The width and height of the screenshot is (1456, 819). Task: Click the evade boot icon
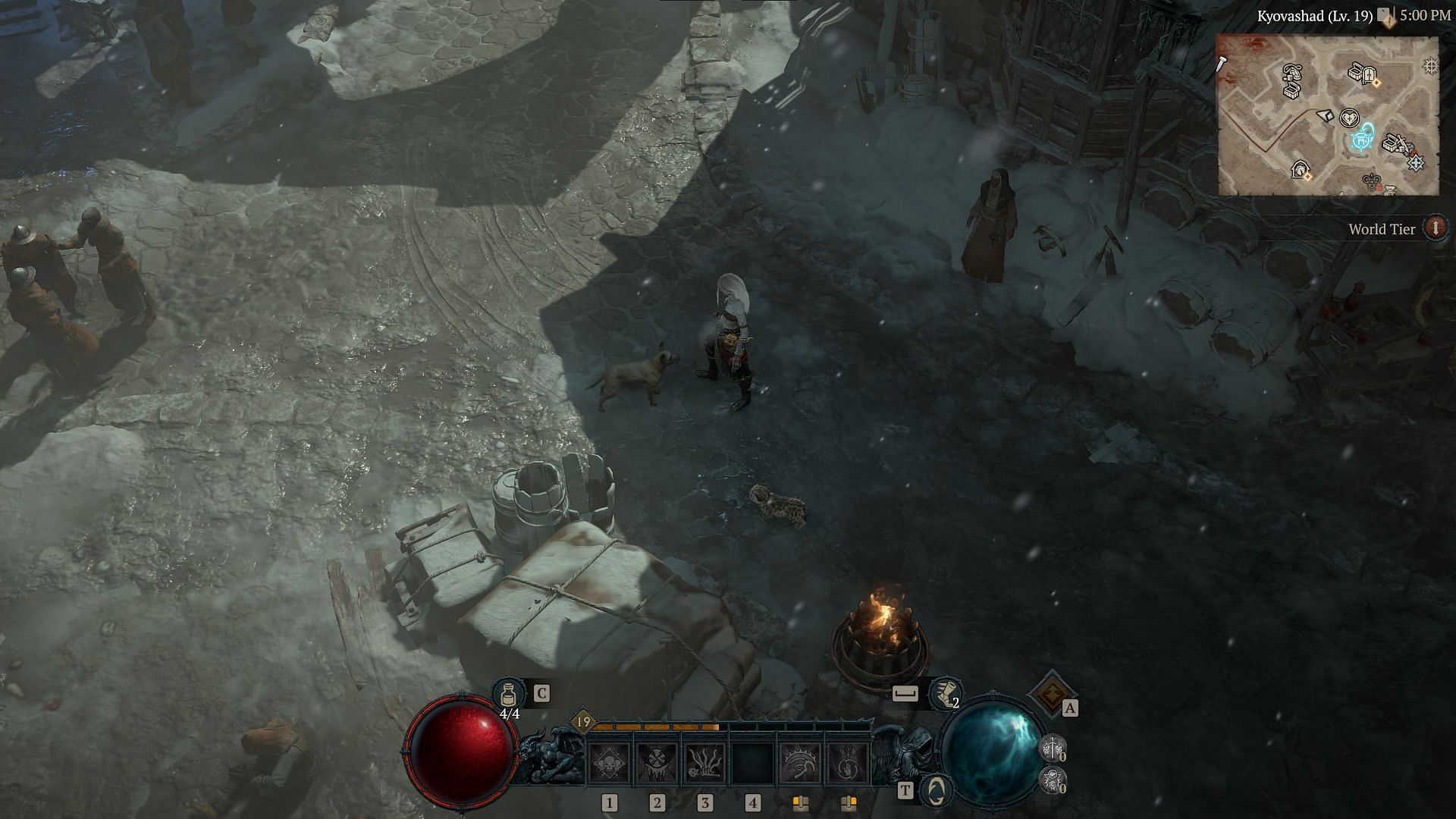946,693
